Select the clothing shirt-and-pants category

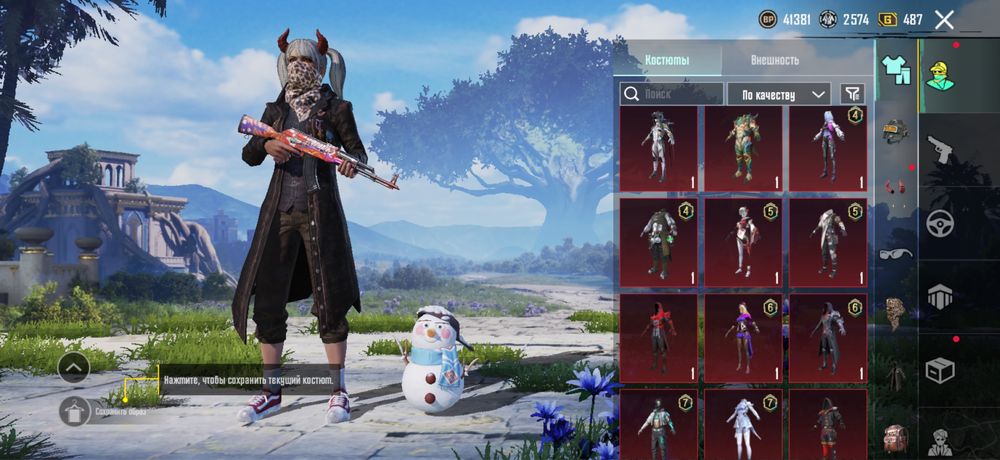(895, 69)
